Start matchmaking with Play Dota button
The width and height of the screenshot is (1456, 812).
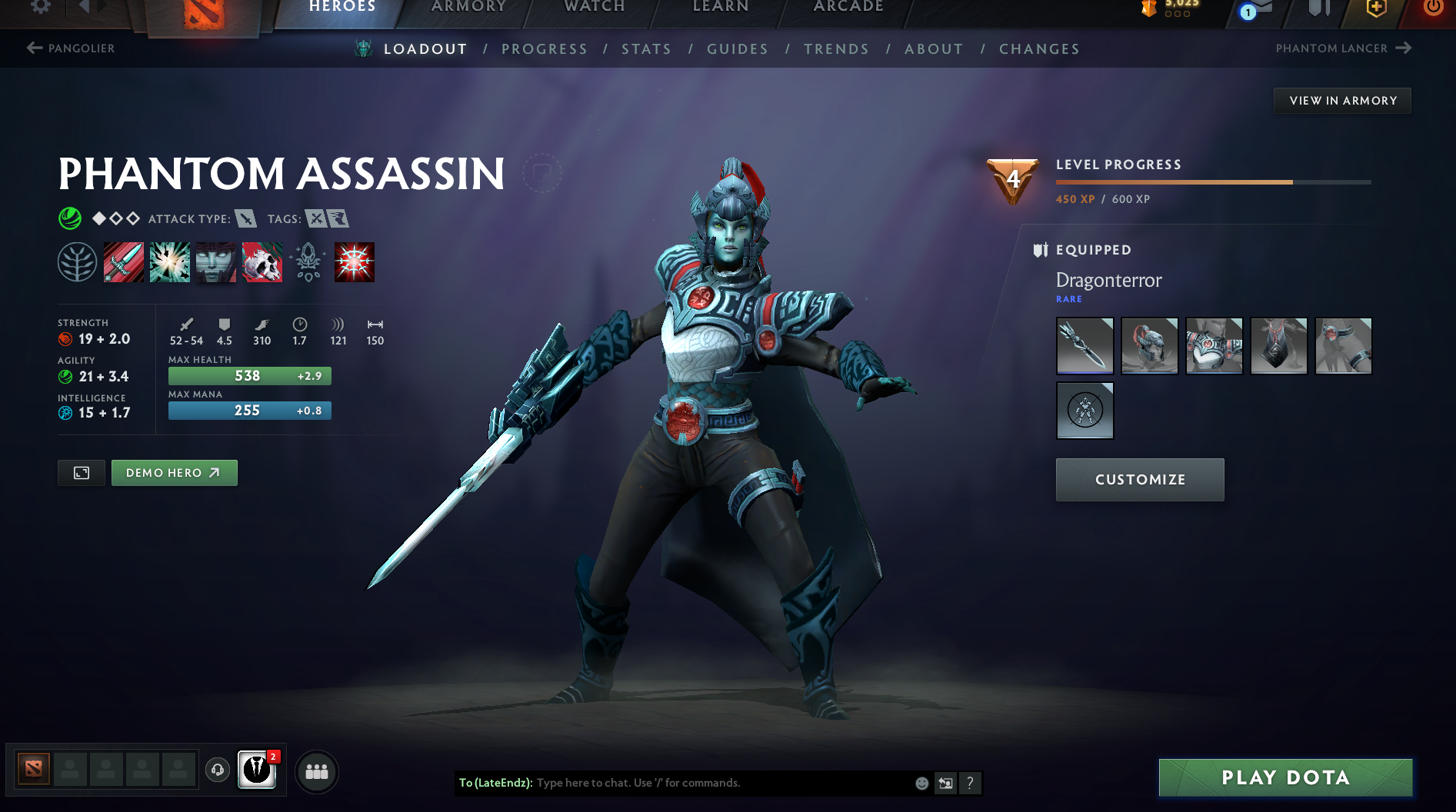click(x=1285, y=777)
